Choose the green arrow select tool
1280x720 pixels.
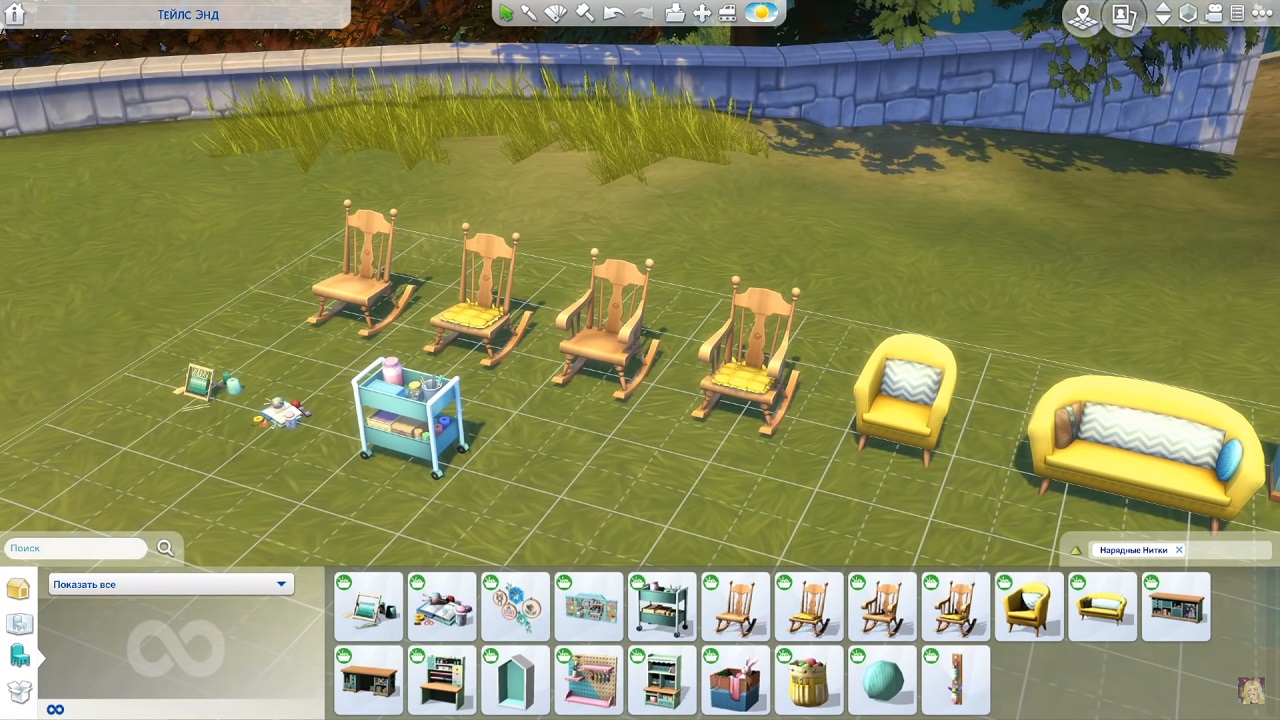[x=506, y=13]
